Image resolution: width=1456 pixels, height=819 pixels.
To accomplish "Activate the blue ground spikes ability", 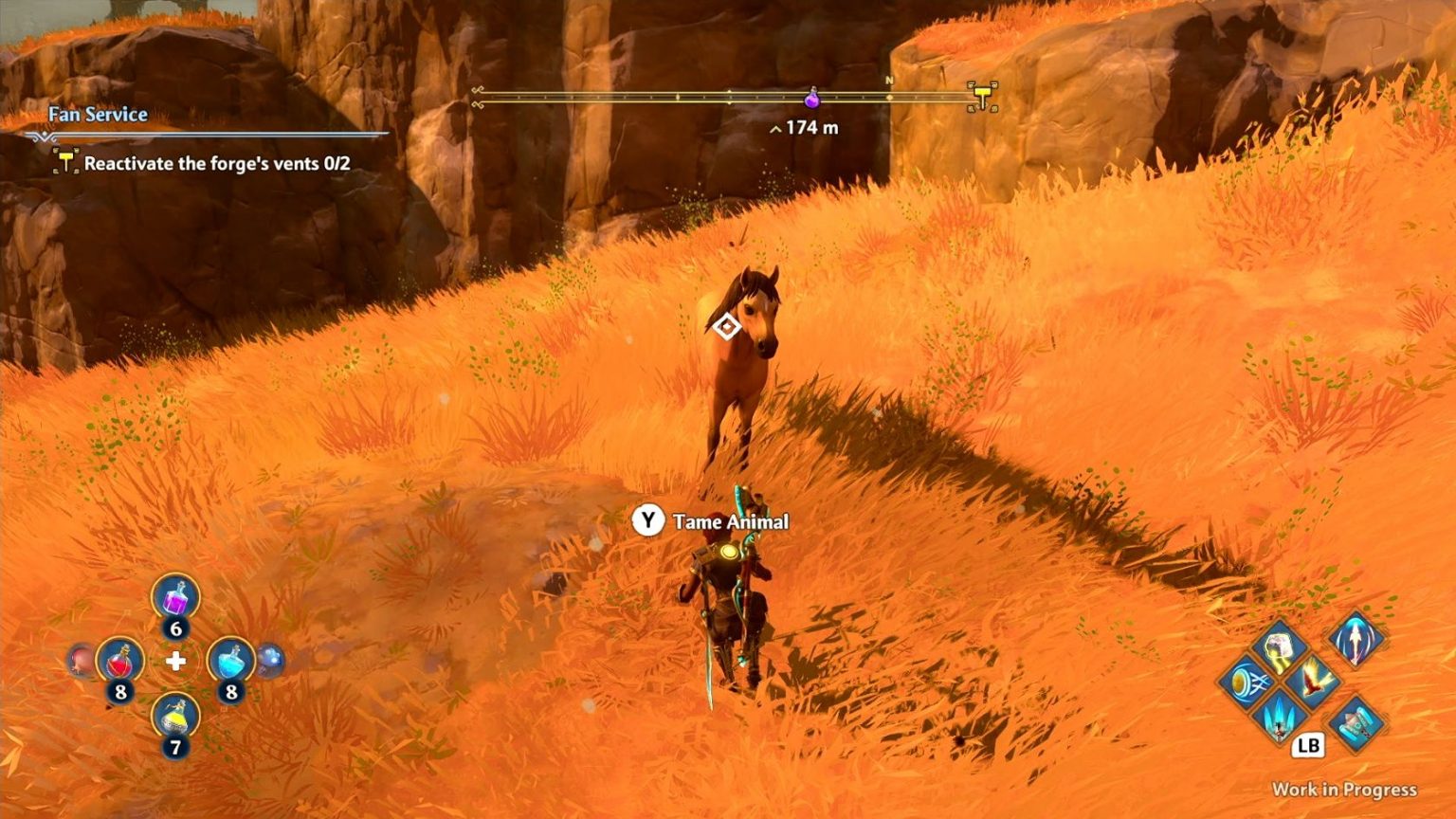I will 1280,715.
